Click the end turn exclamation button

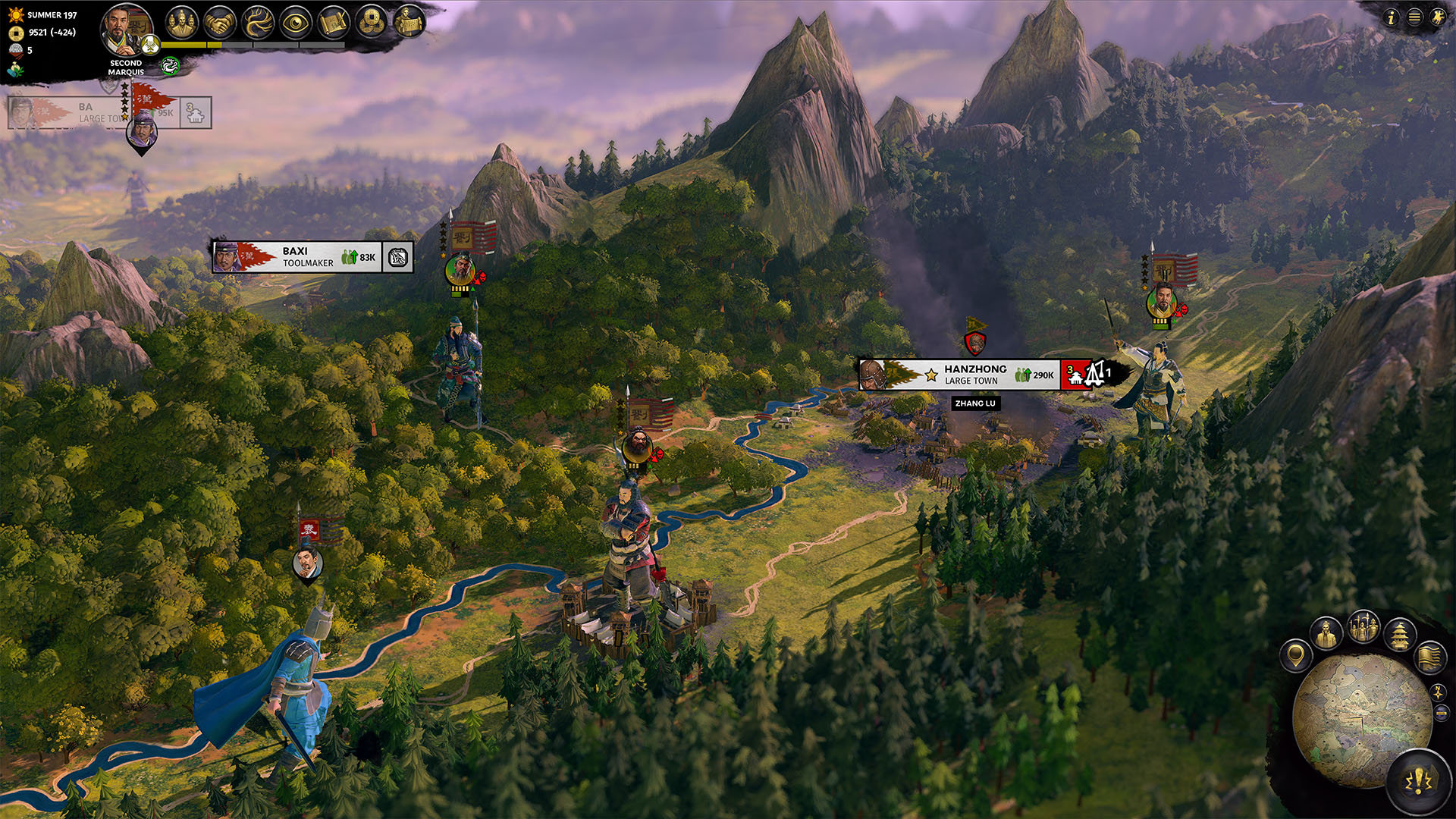pyautogui.click(x=1419, y=781)
